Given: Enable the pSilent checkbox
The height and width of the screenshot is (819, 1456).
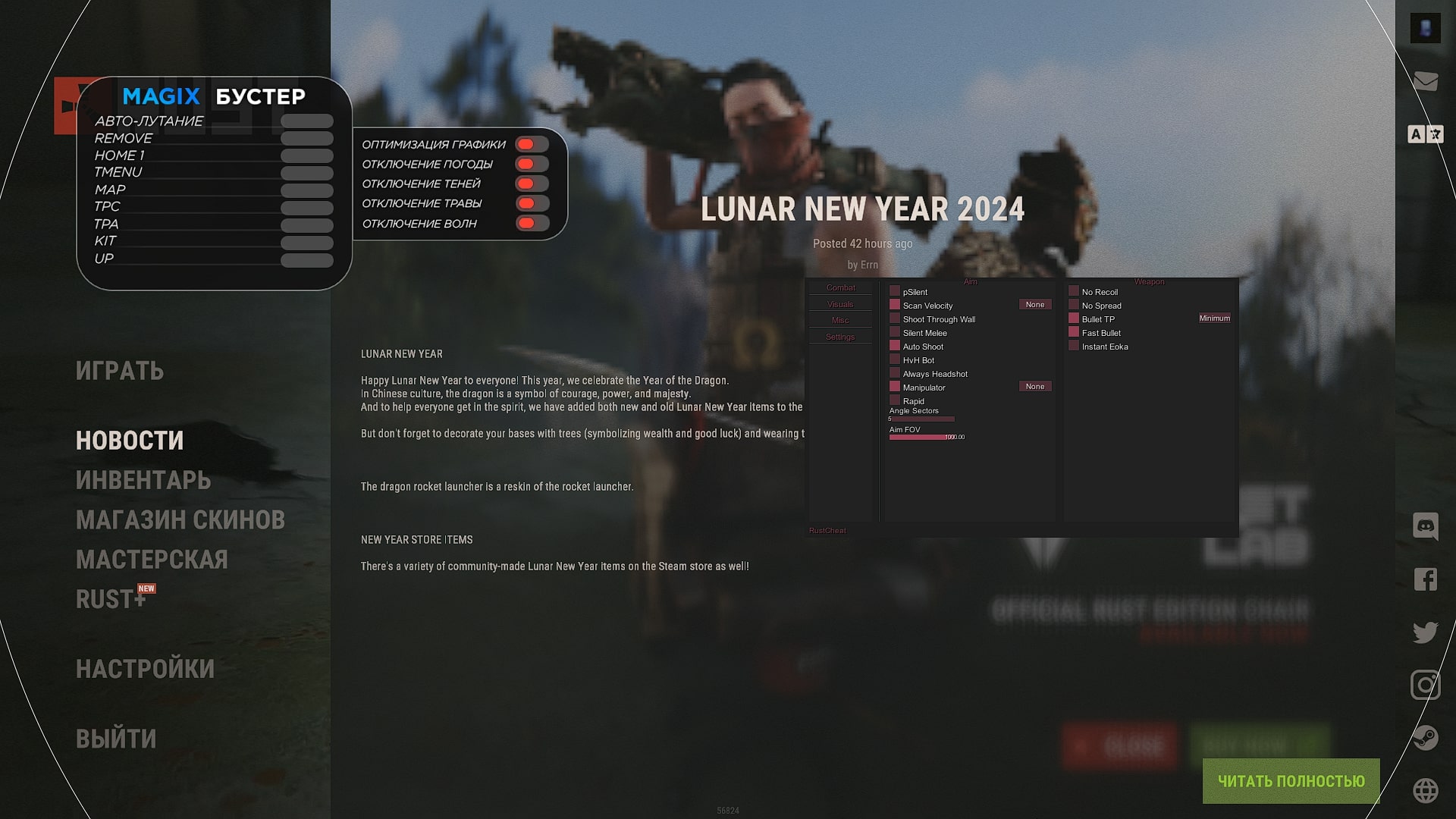Looking at the screenshot, I should coord(895,291).
